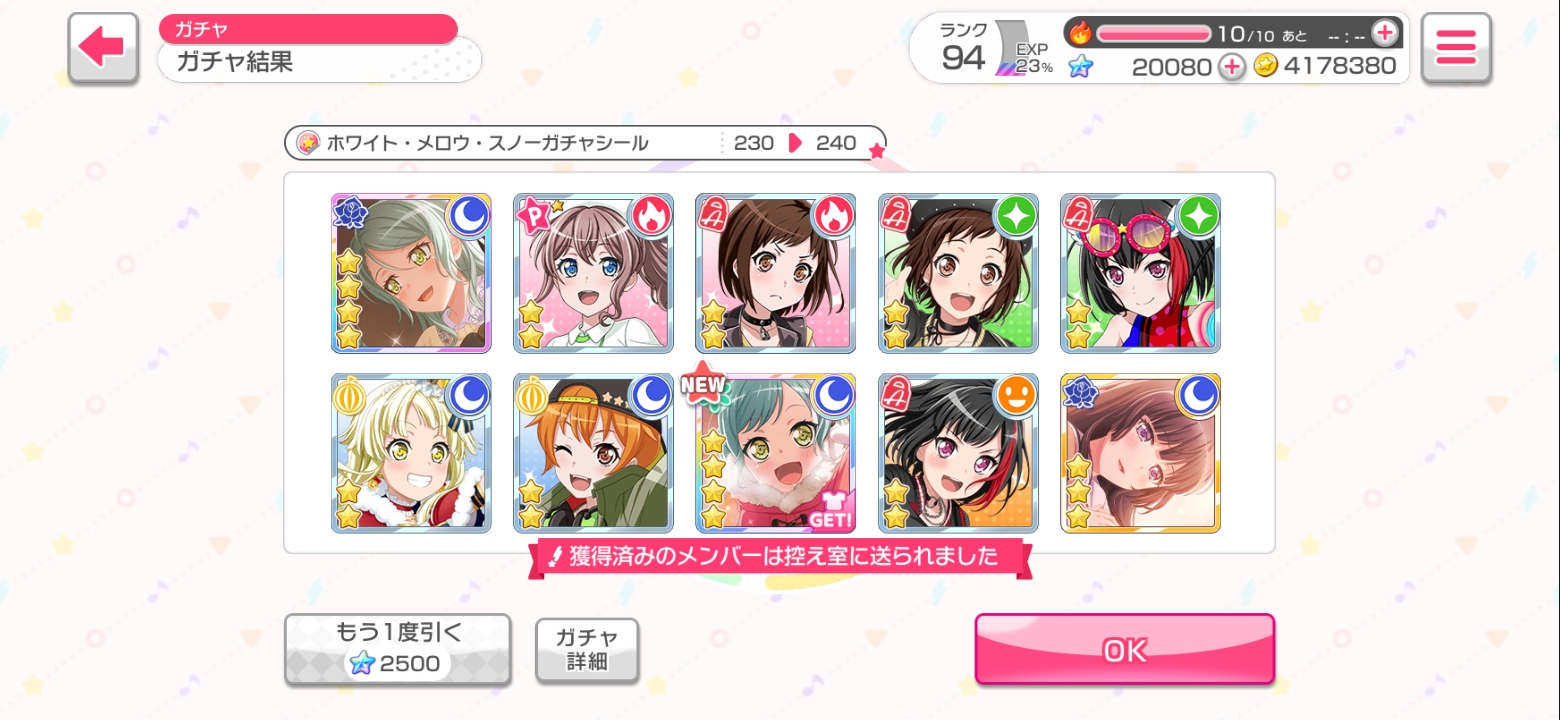Image resolution: width=1560 pixels, height=720 pixels.
Task: Select the card with pink star sunglasses
Action: coord(1140,273)
